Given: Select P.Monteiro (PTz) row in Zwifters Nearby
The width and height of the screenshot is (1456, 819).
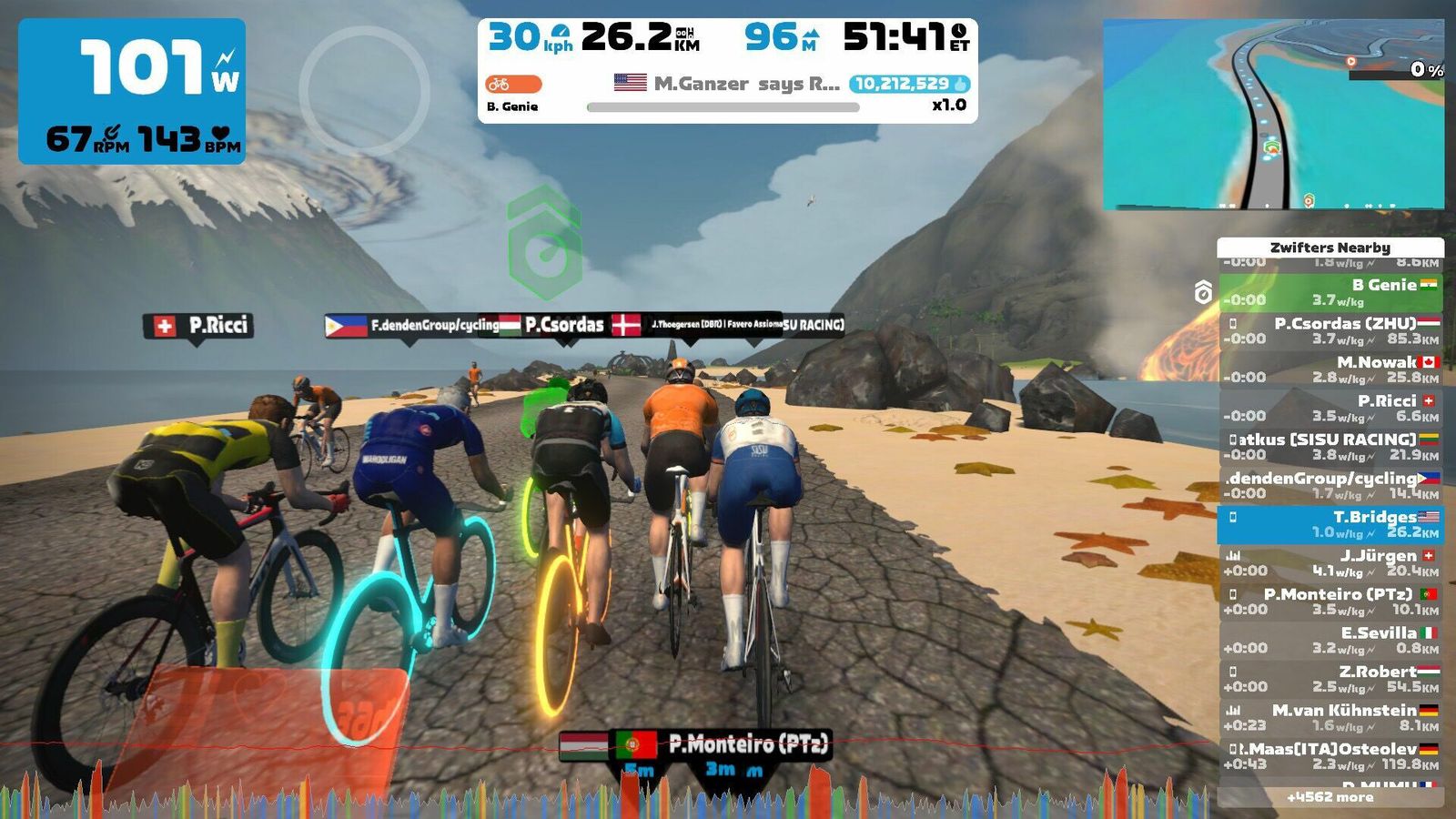Looking at the screenshot, I should pyautogui.click(x=1330, y=602).
